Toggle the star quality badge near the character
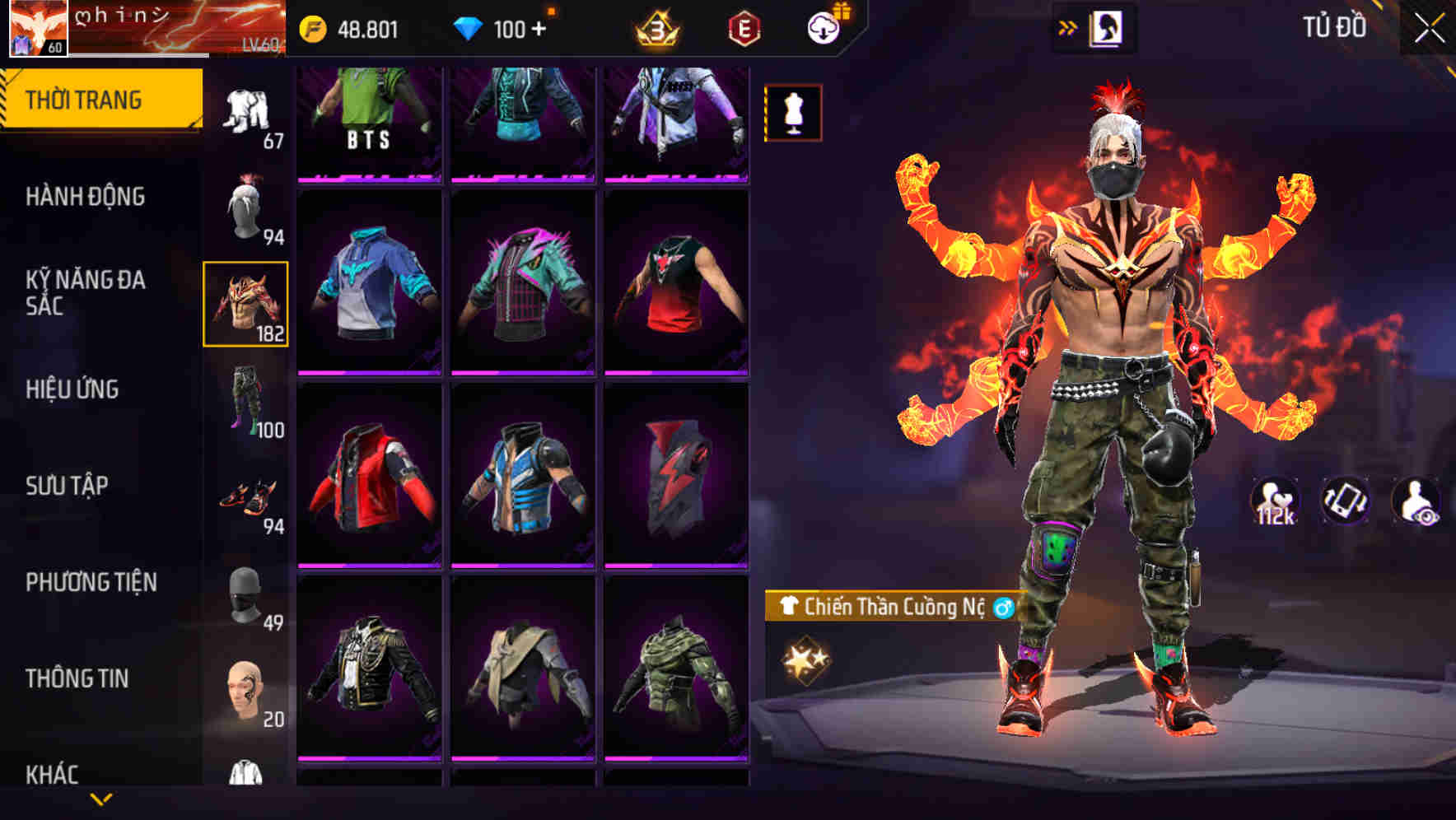The height and width of the screenshot is (820, 1456). click(805, 659)
